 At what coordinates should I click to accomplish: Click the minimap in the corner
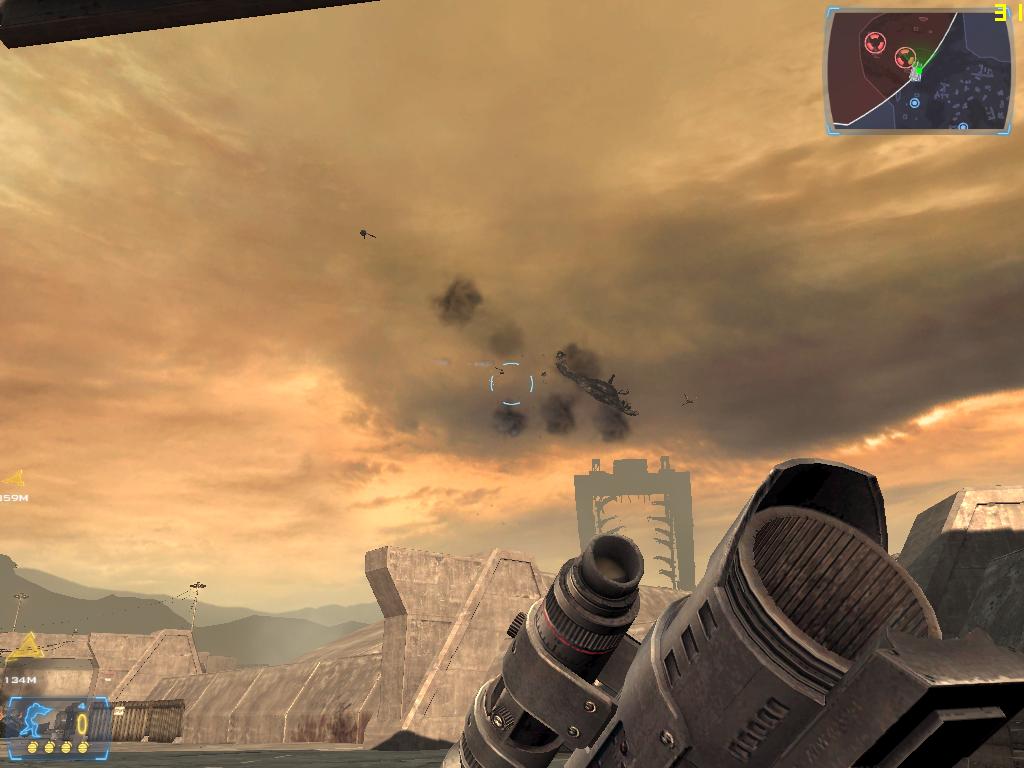[917, 70]
